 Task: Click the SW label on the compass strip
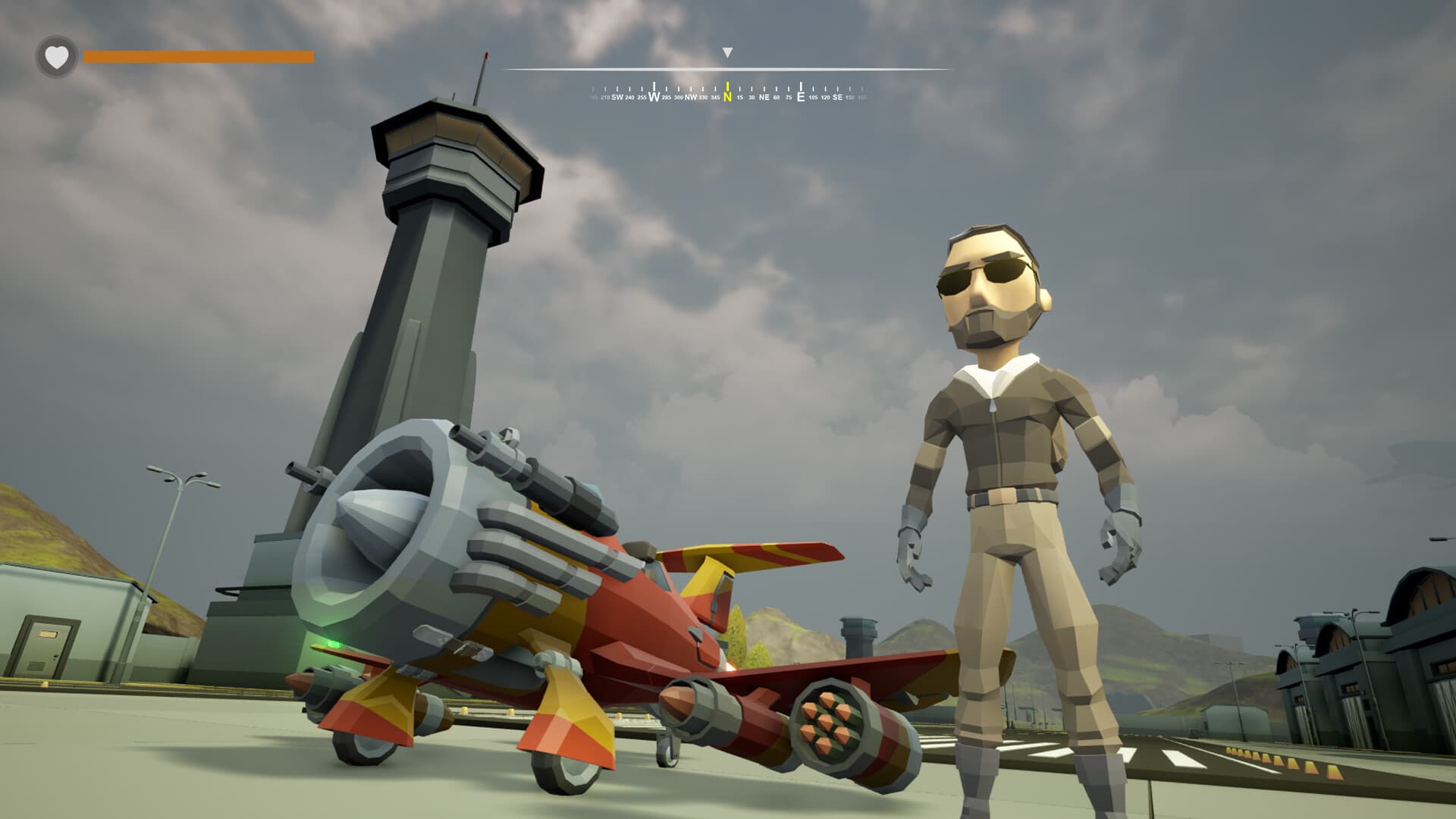[617, 98]
